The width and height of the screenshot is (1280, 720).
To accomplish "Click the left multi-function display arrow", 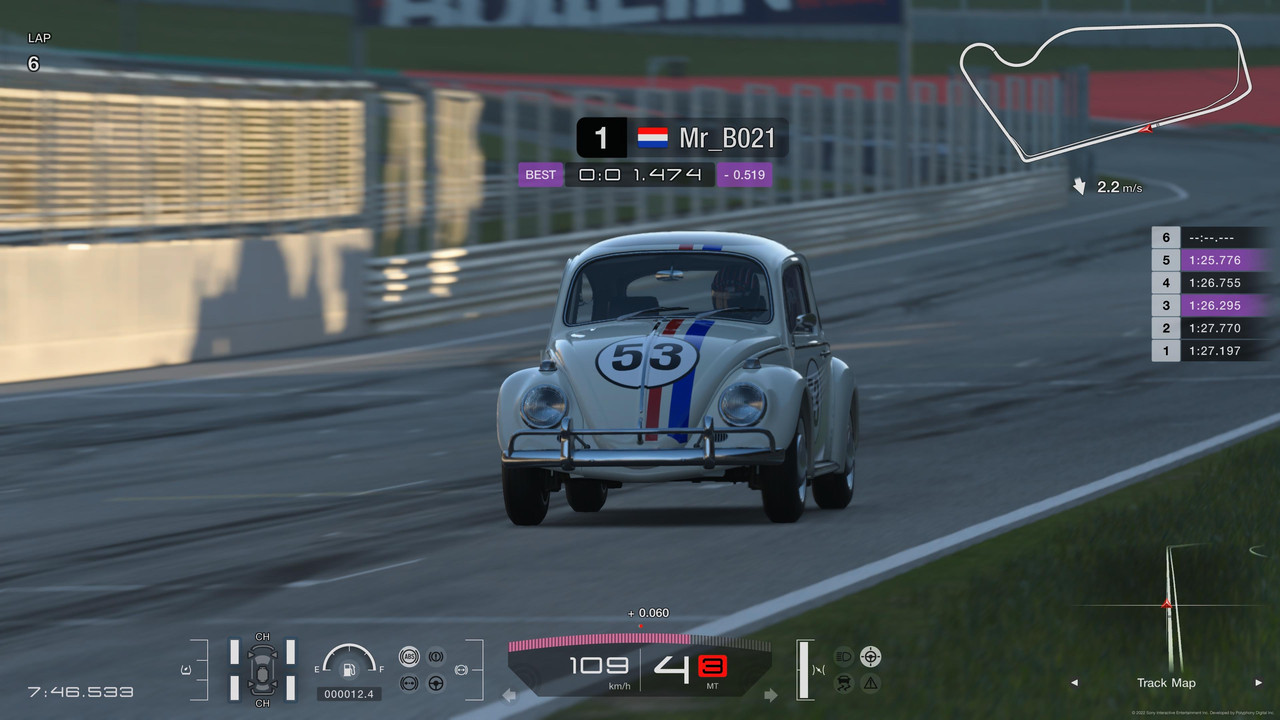I will 509,695.
